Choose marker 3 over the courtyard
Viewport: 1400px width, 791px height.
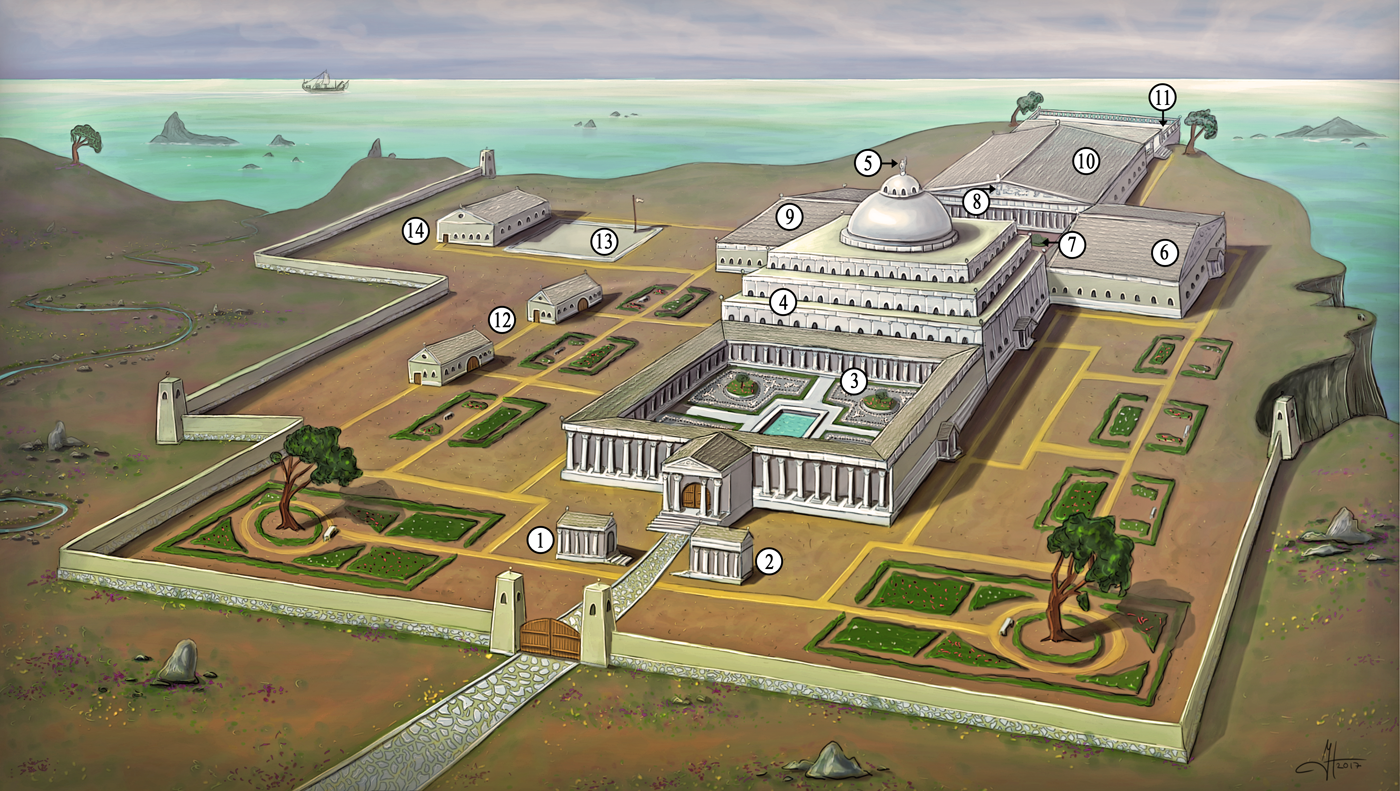(x=853, y=380)
